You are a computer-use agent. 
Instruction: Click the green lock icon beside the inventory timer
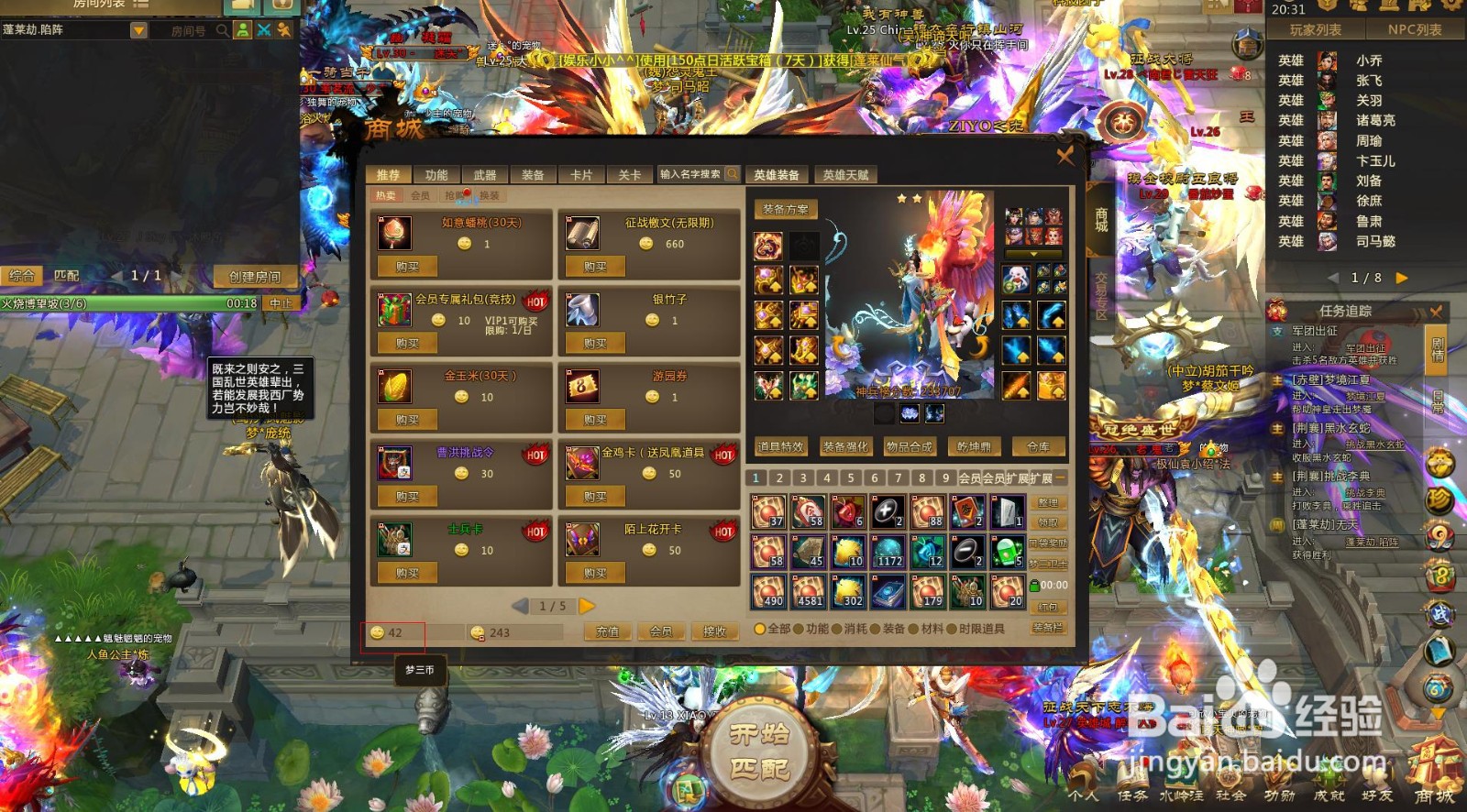tap(1034, 585)
